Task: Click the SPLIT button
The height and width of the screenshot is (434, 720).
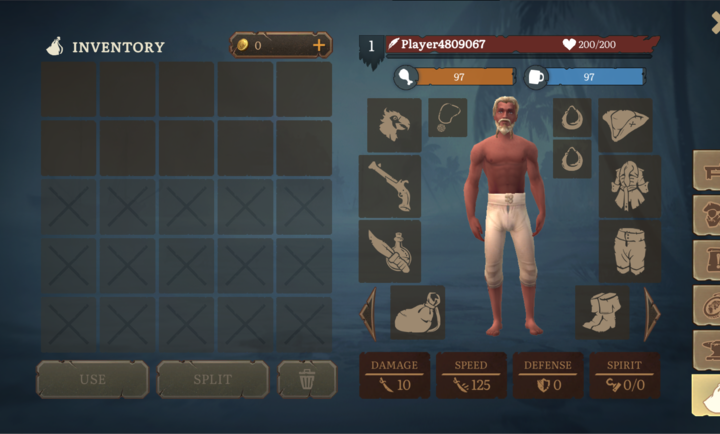Action: tap(212, 380)
